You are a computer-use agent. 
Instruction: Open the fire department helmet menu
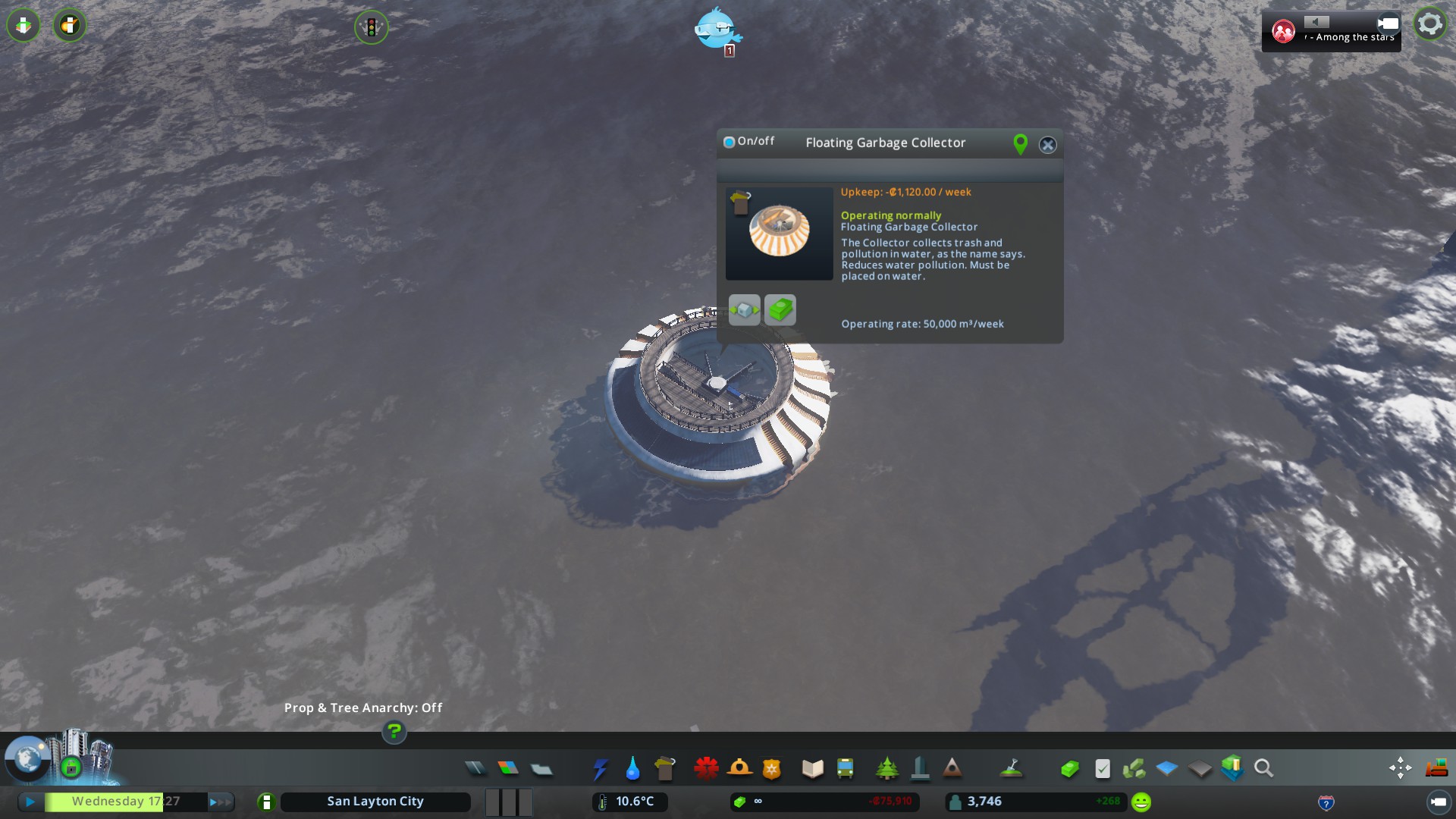tap(739, 769)
